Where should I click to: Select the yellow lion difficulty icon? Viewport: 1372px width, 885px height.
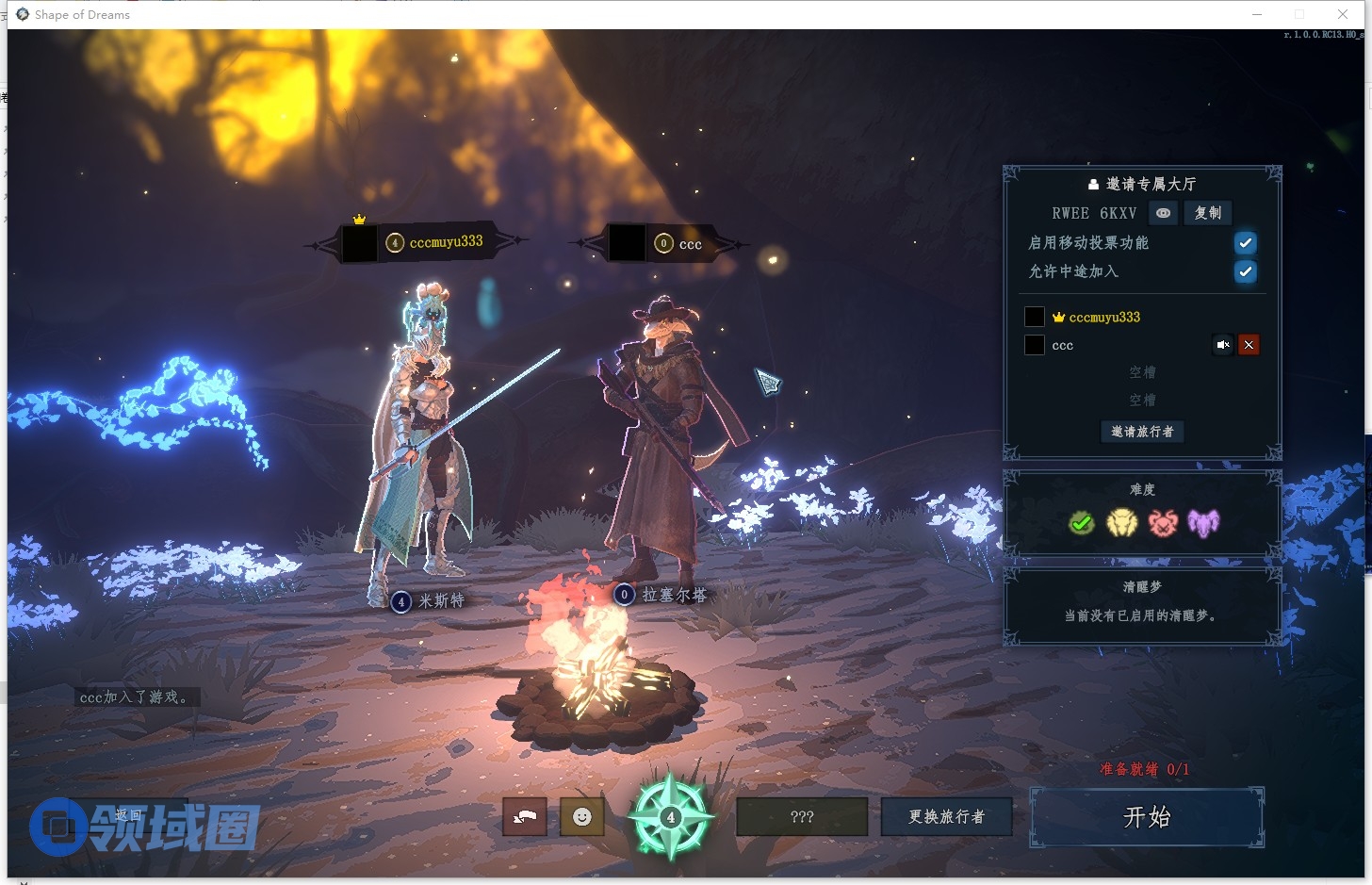click(1121, 522)
